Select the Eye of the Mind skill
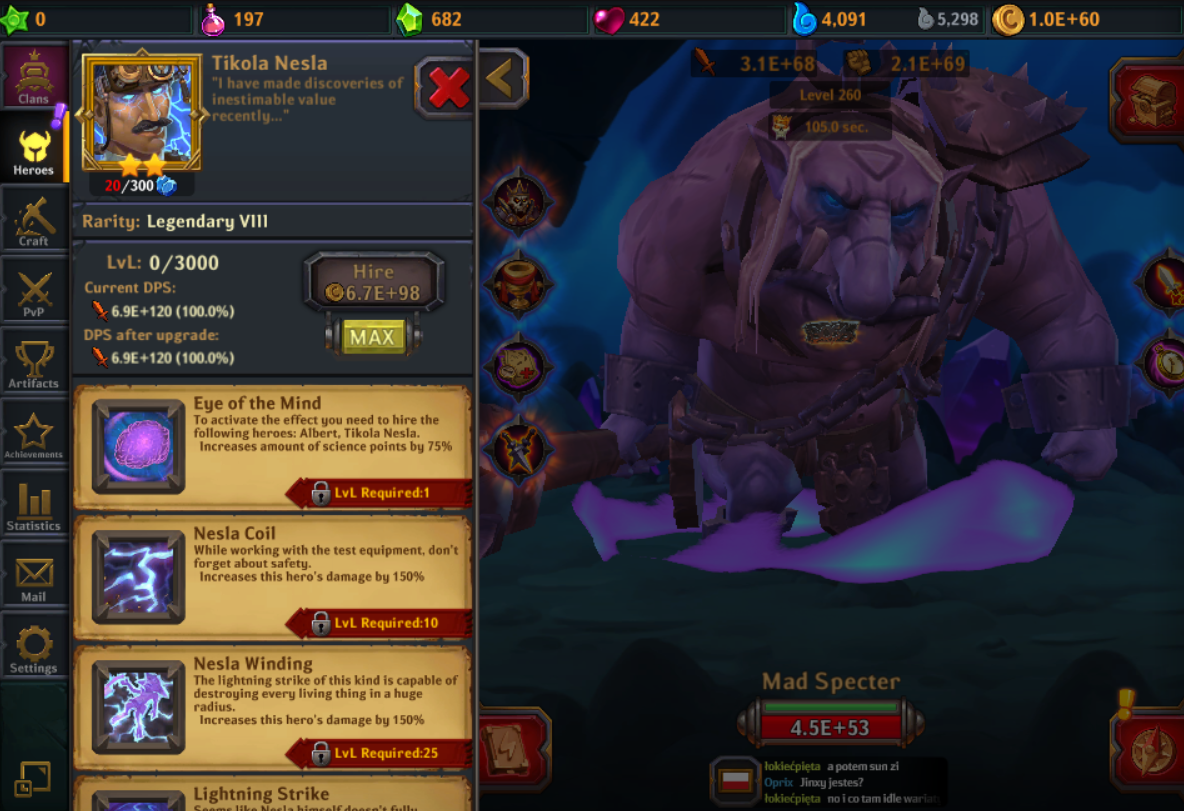Image resolution: width=1184 pixels, height=811 pixels. click(138, 447)
